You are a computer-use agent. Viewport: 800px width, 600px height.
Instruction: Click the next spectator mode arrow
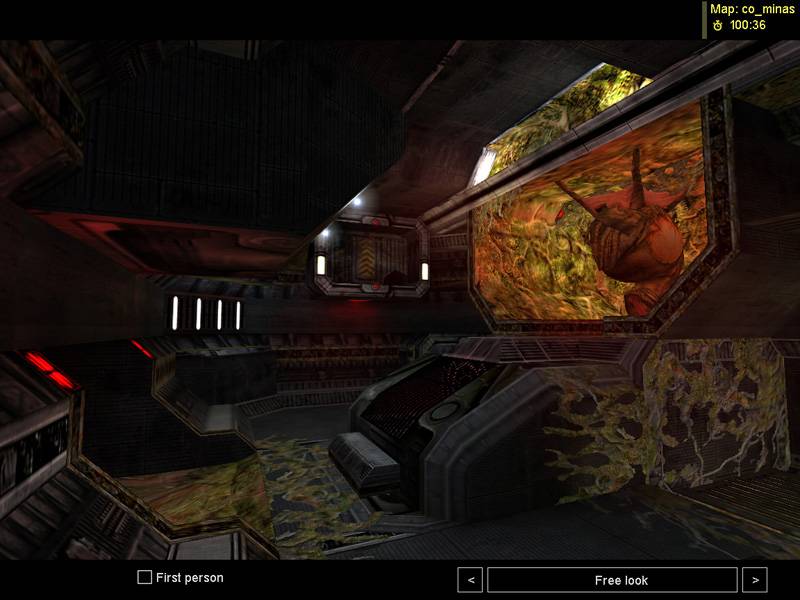(x=755, y=580)
